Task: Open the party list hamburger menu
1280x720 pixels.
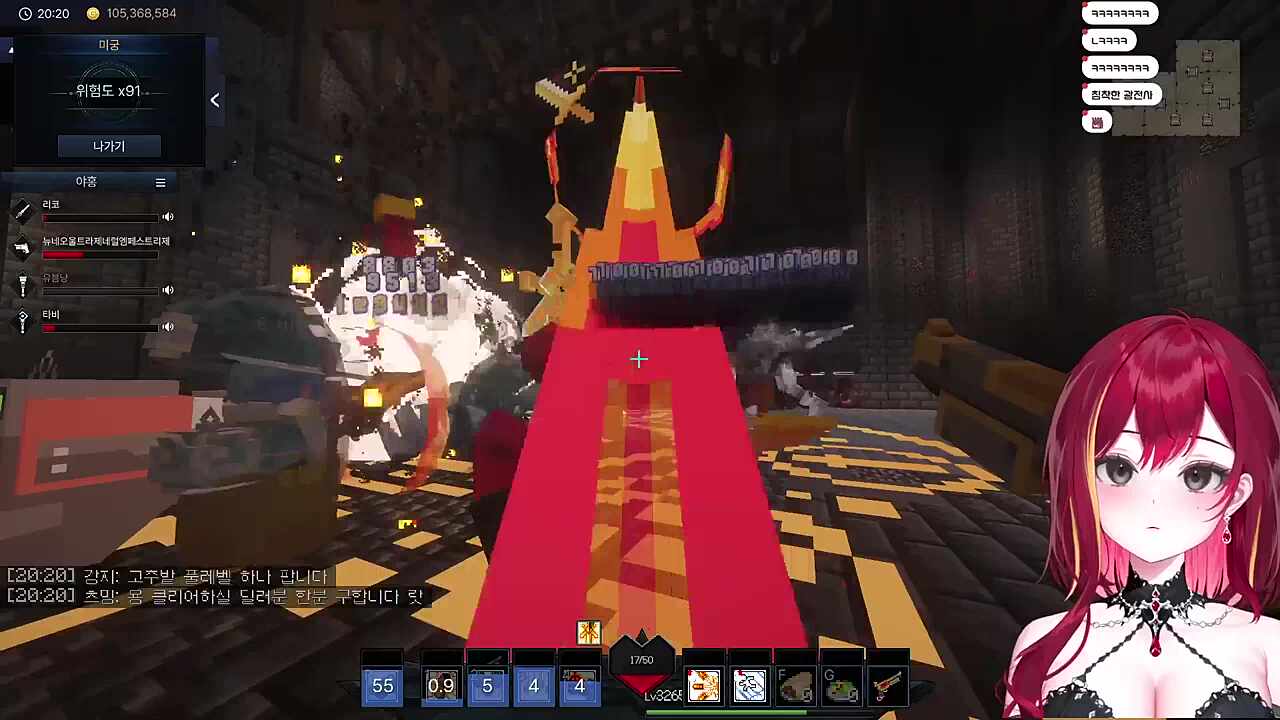Action: tap(160, 182)
